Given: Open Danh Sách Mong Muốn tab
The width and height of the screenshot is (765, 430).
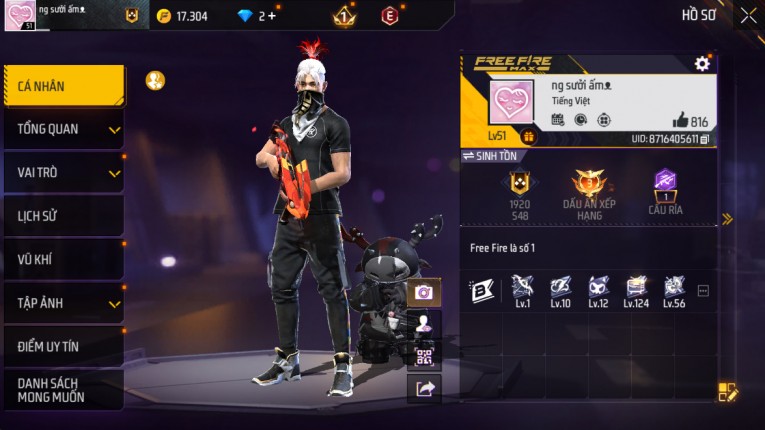Looking at the screenshot, I should [x=64, y=390].
